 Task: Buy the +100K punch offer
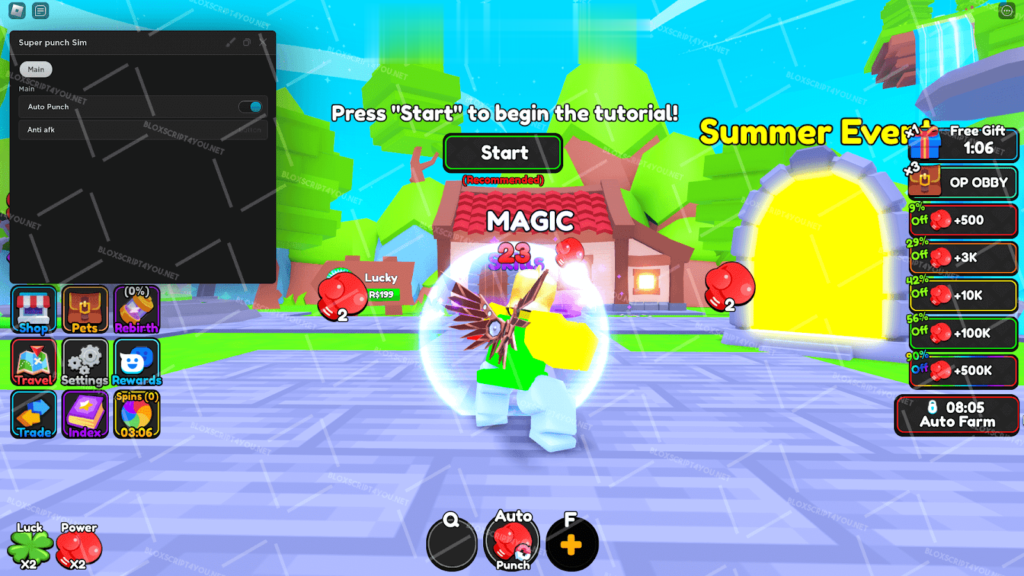964,333
